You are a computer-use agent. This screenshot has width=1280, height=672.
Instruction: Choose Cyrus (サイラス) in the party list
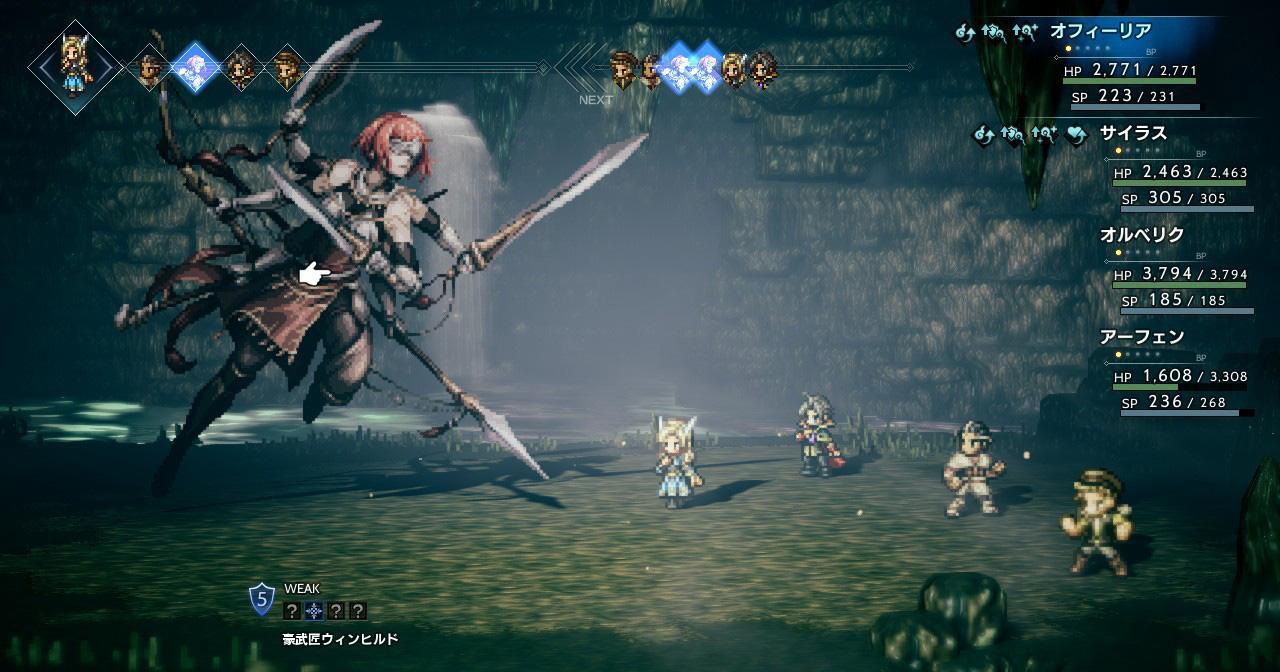[x=1133, y=133]
